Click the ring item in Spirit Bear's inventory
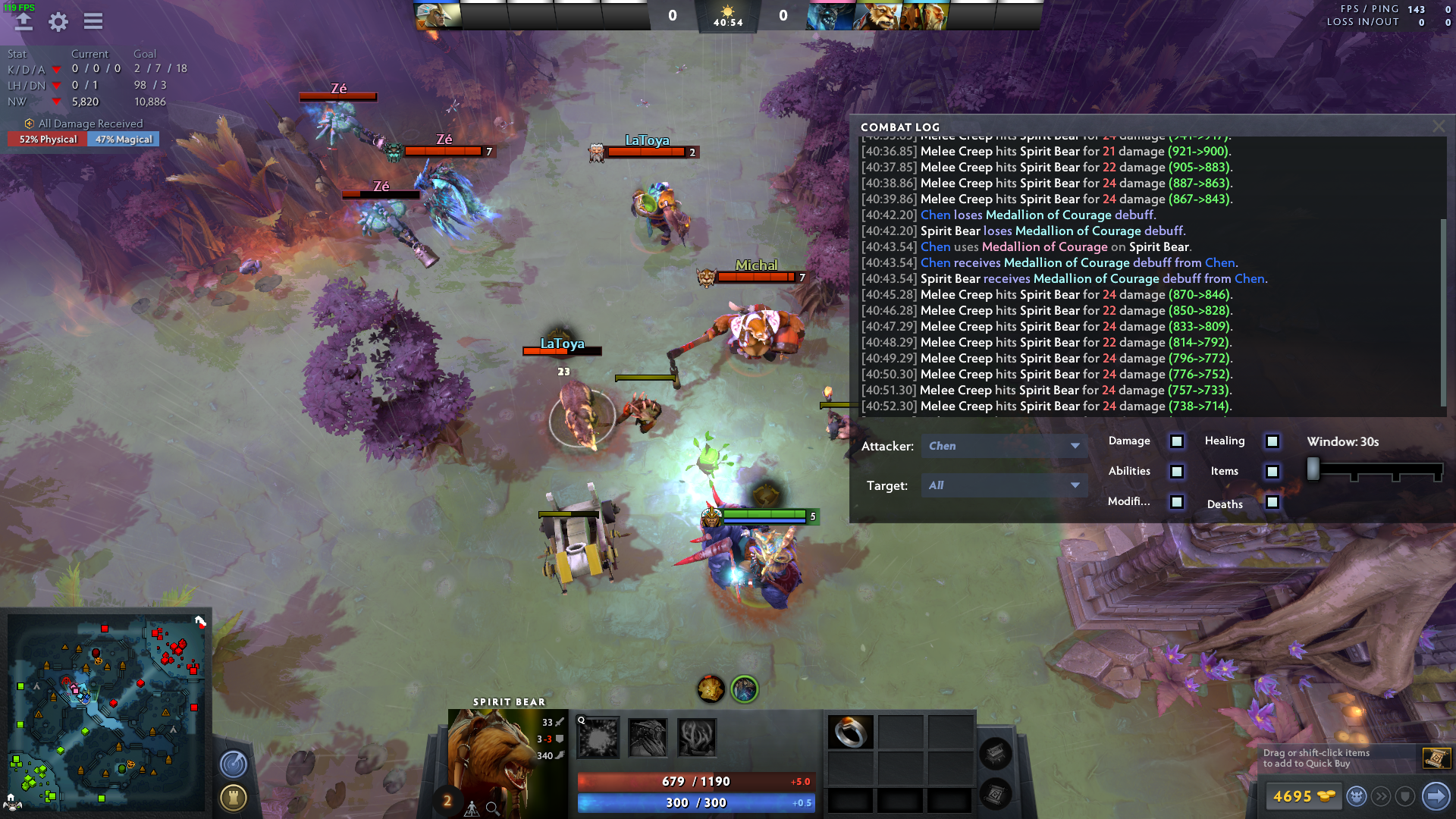The width and height of the screenshot is (1456, 819). [x=852, y=733]
